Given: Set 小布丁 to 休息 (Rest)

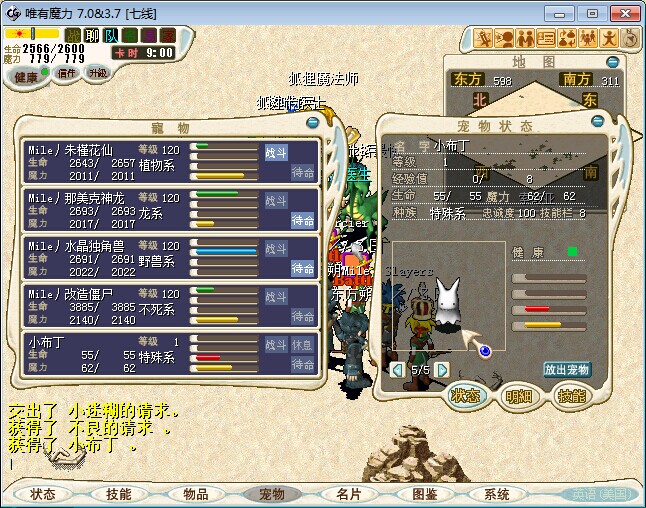Looking at the screenshot, I should 302,344.
